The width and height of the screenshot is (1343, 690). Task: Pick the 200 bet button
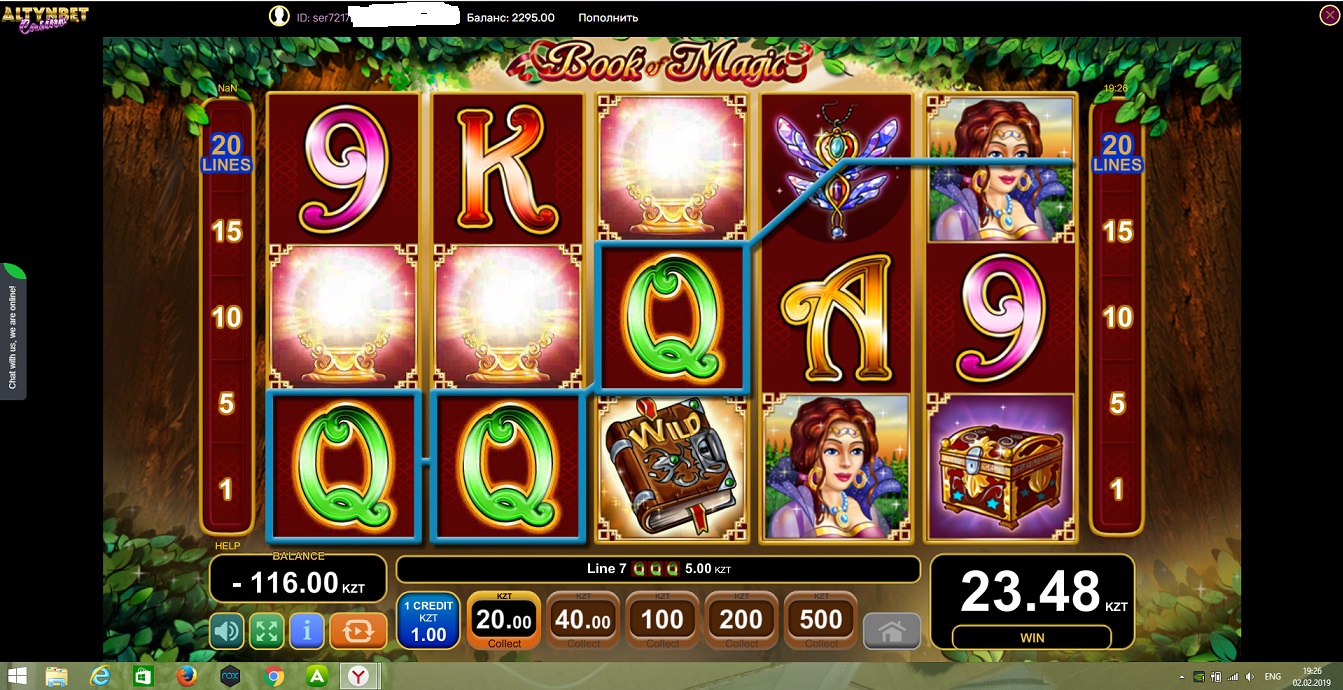[741, 621]
